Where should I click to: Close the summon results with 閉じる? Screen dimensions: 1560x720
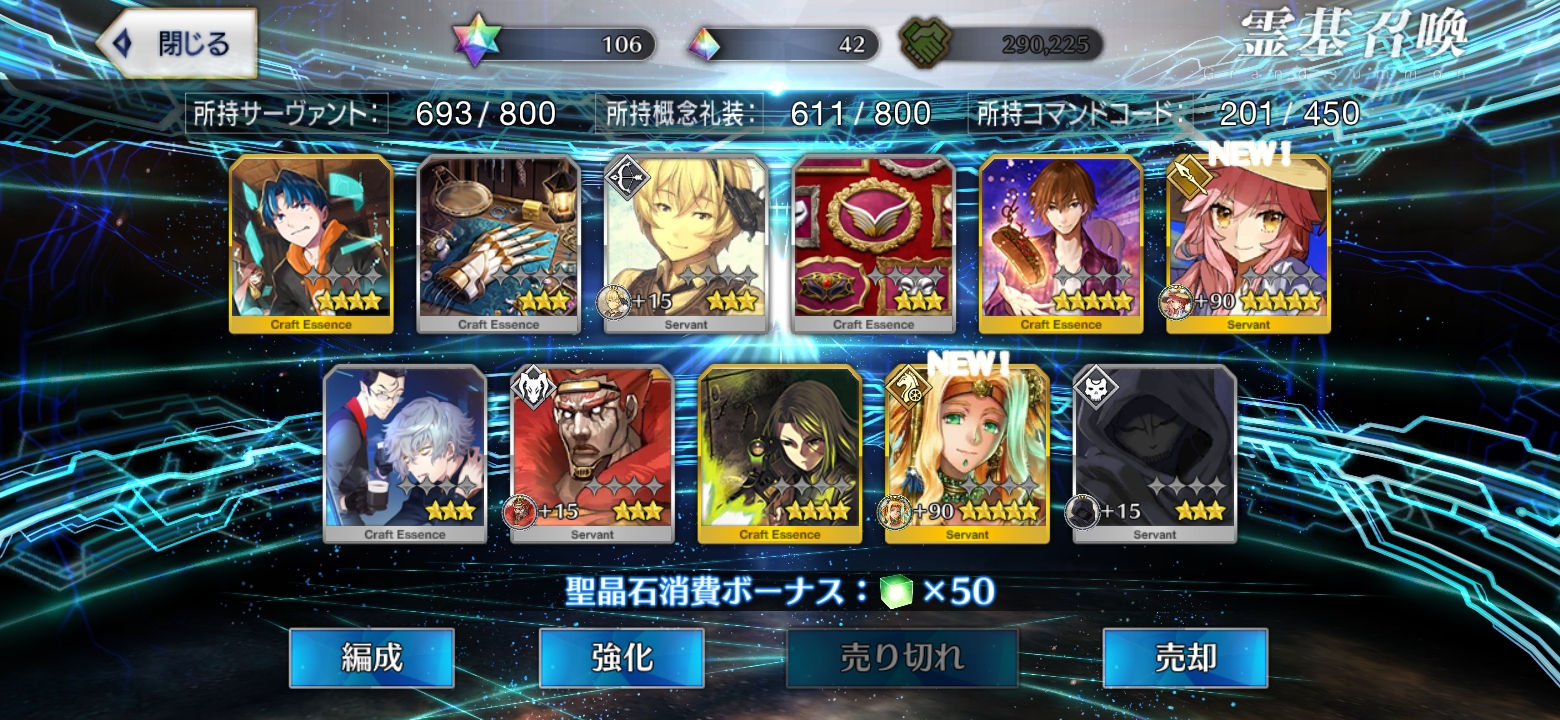point(177,43)
